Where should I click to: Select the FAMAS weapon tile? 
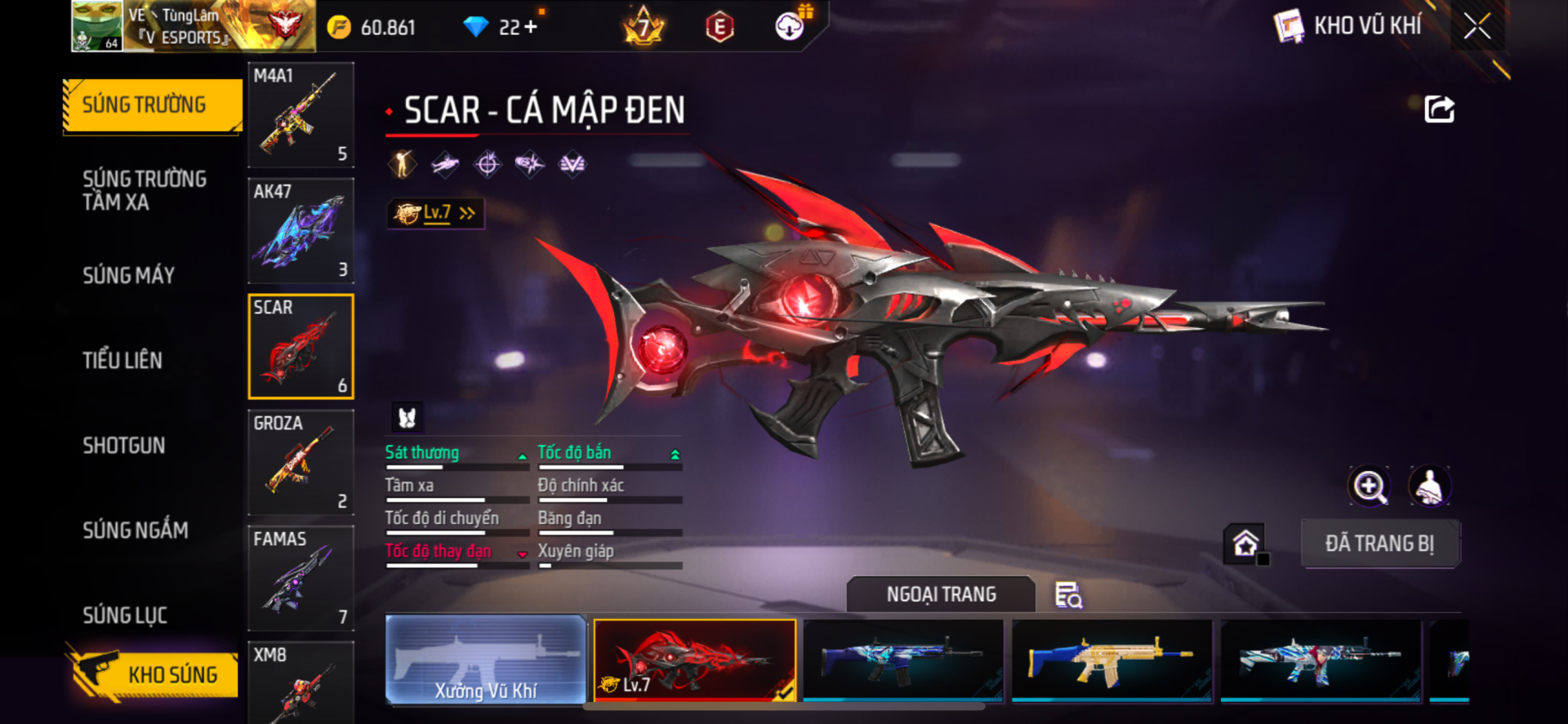pos(301,578)
